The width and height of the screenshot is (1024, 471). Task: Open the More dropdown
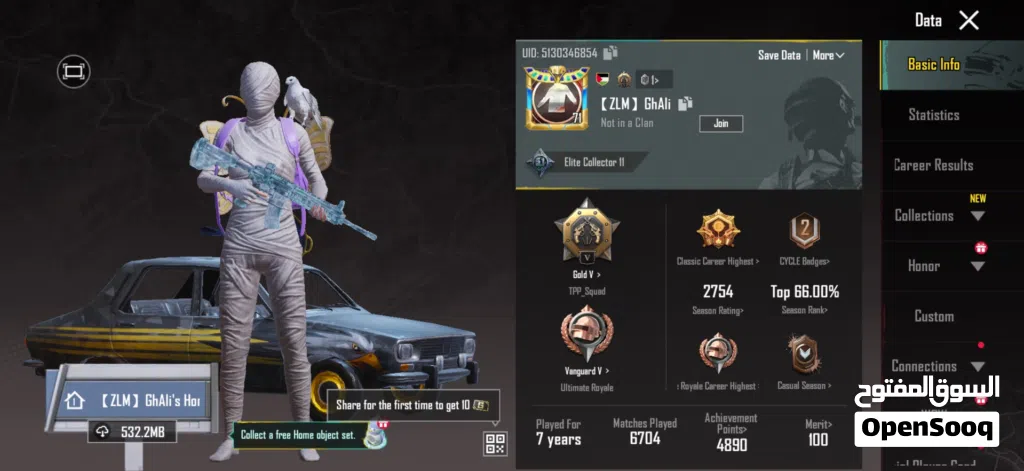tap(828, 55)
